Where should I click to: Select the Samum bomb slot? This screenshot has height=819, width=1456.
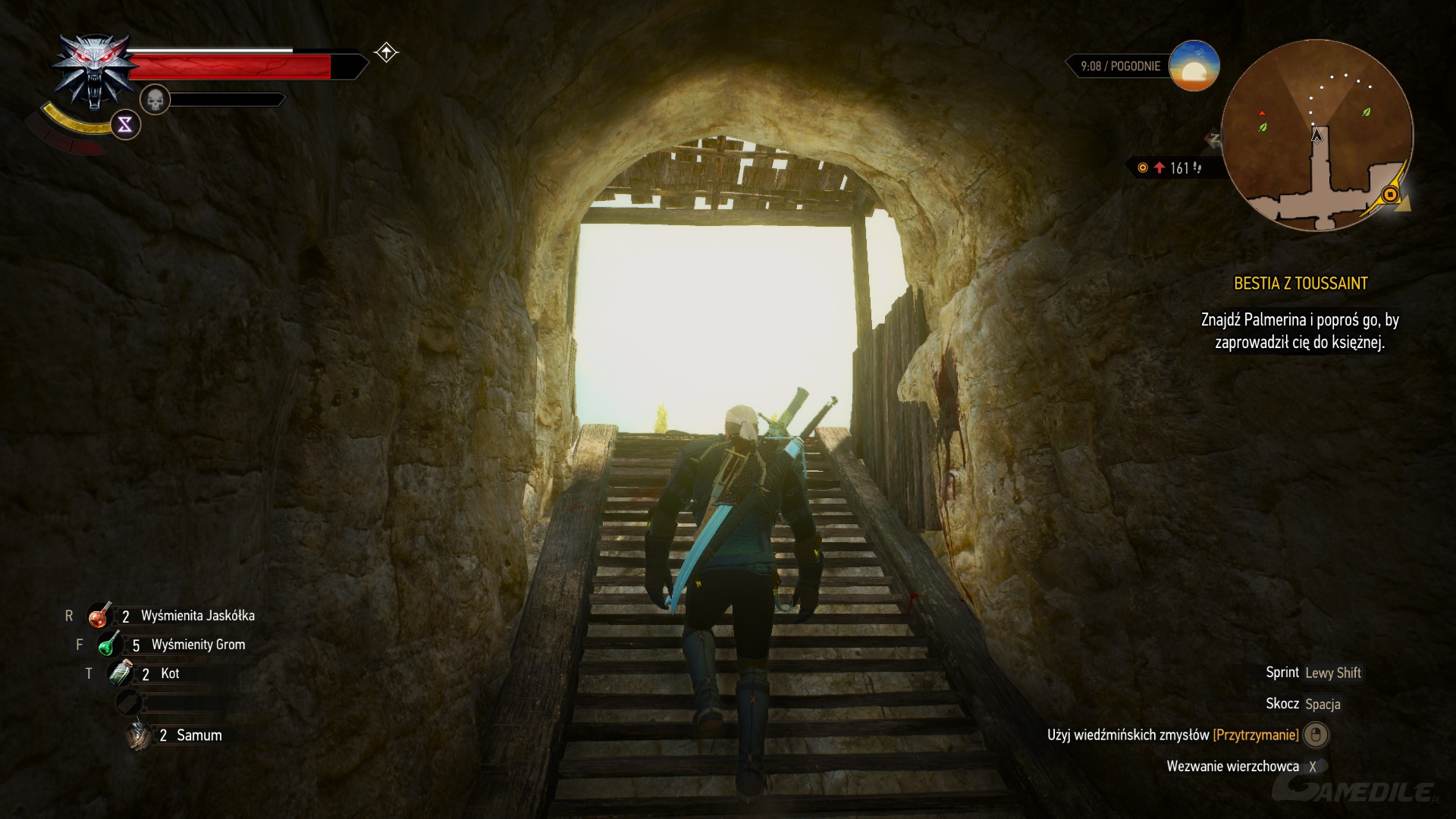(x=140, y=735)
